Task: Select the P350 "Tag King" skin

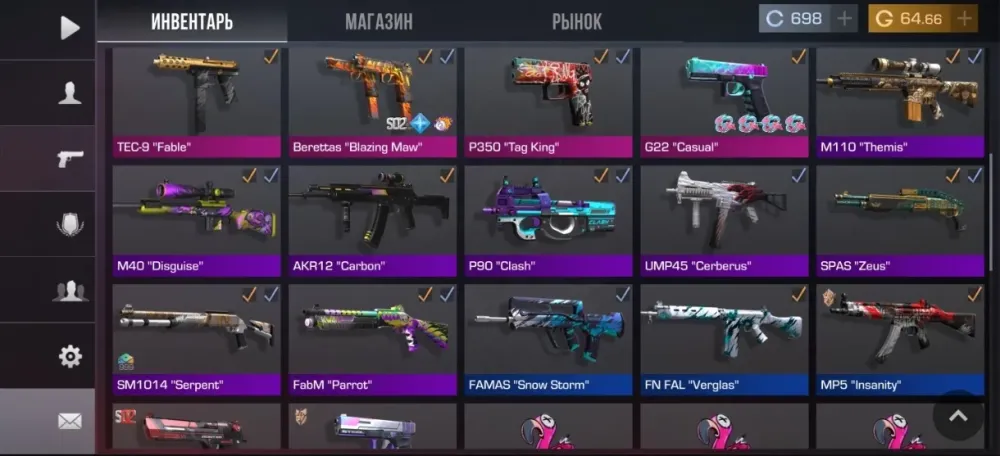Action: pos(549,100)
